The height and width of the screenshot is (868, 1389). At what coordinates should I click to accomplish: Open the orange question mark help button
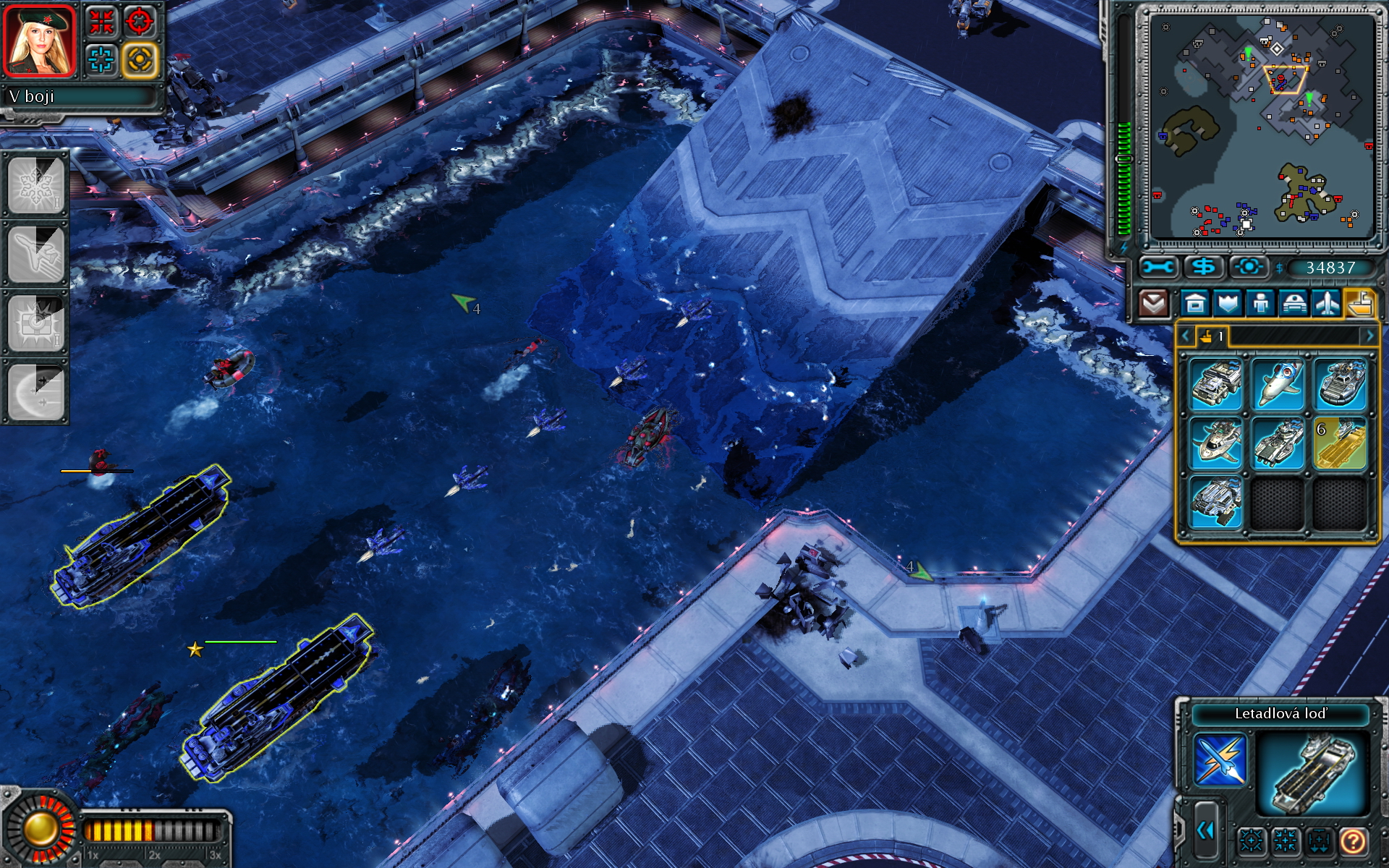coord(1353,841)
